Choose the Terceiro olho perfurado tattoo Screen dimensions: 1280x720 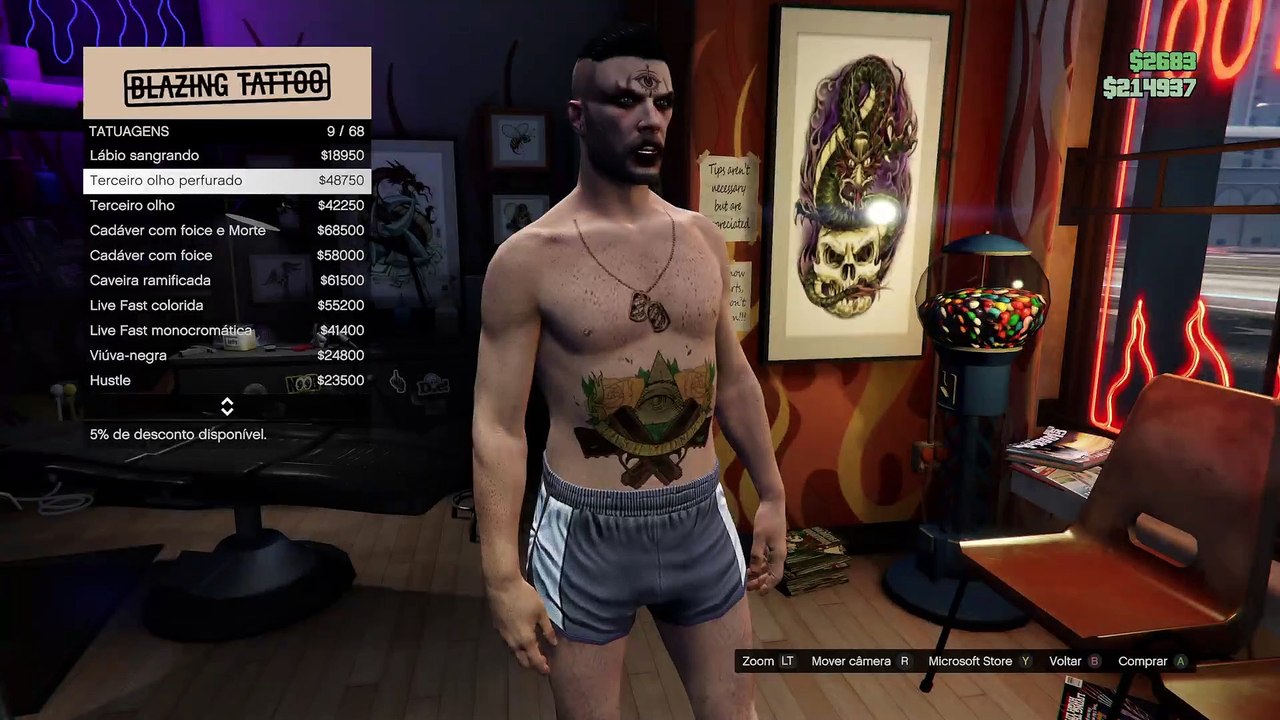pyautogui.click(x=227, y=181)
